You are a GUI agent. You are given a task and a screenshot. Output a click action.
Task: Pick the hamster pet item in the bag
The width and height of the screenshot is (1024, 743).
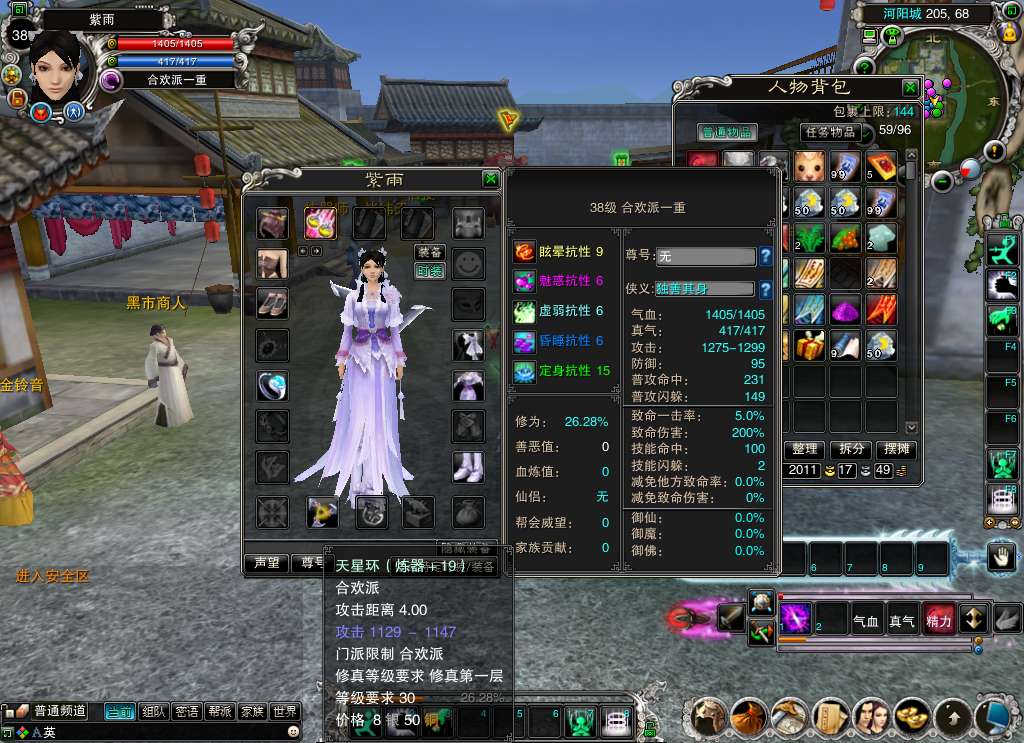807,165
